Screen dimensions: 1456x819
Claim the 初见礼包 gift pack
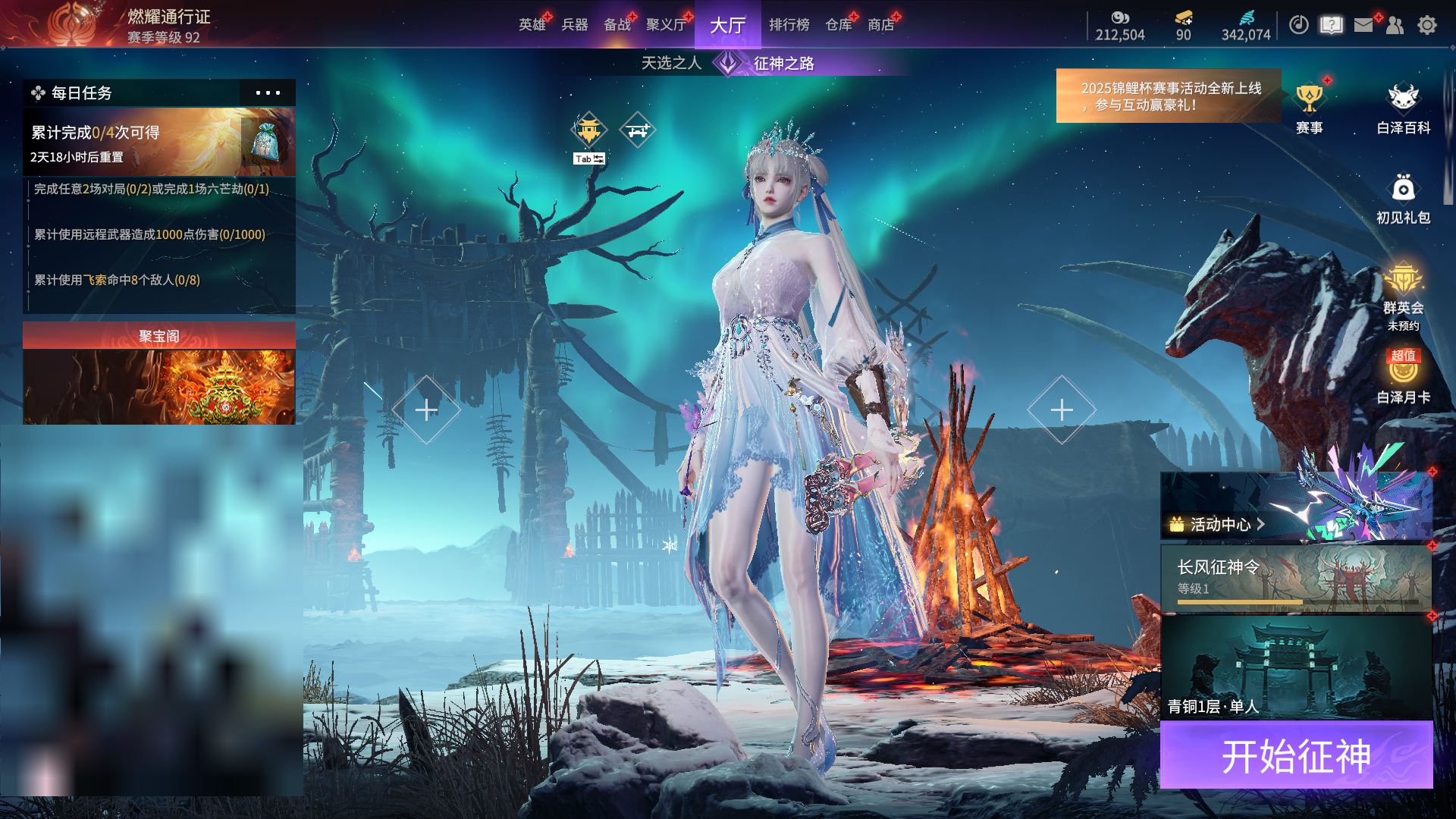tap(1403, 197)
